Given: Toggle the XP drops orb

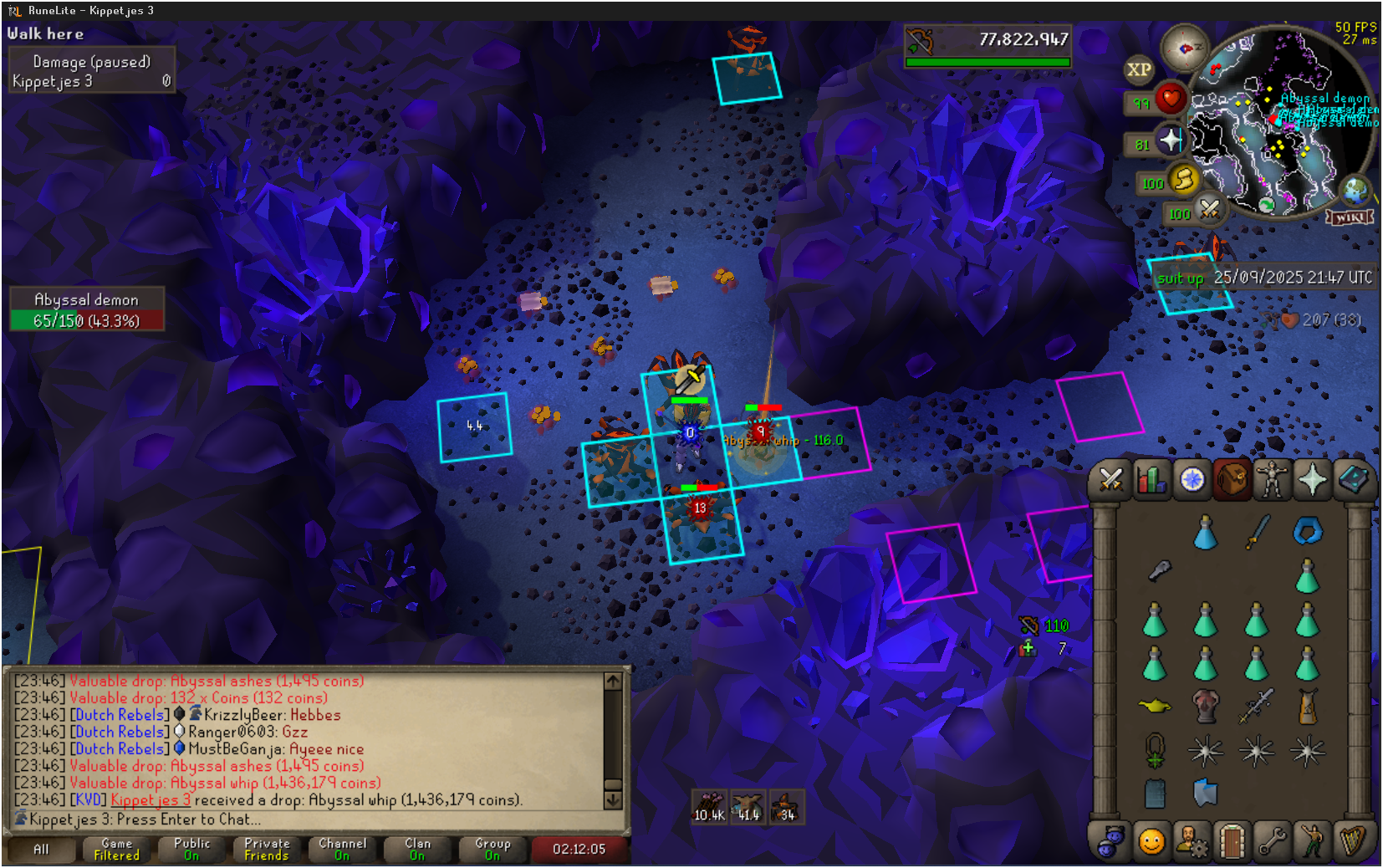Looking at the screenshot, I should click(x=1139, y=70).
